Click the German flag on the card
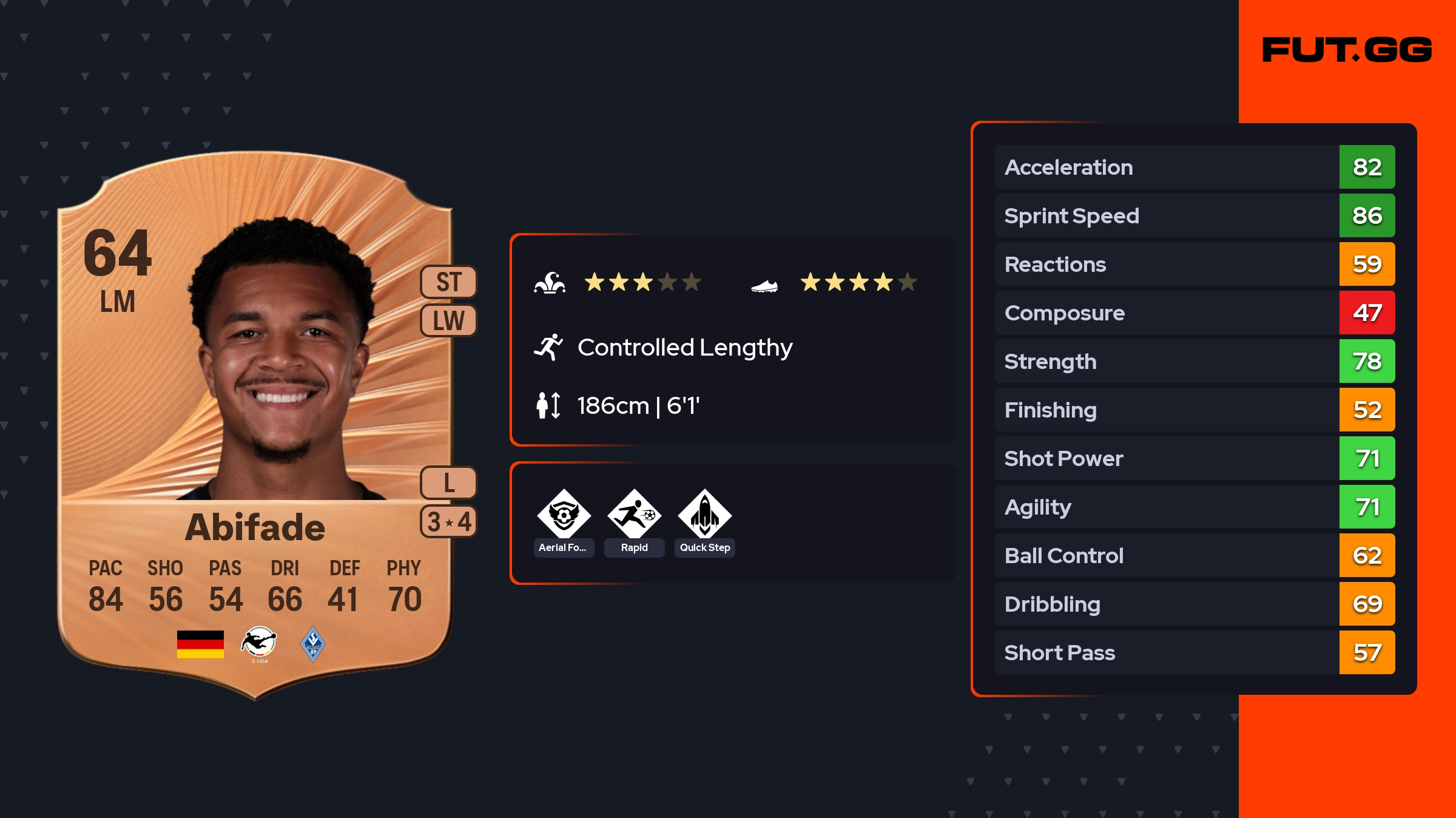This screenshot has width=1456, height=818. [200, 644]
